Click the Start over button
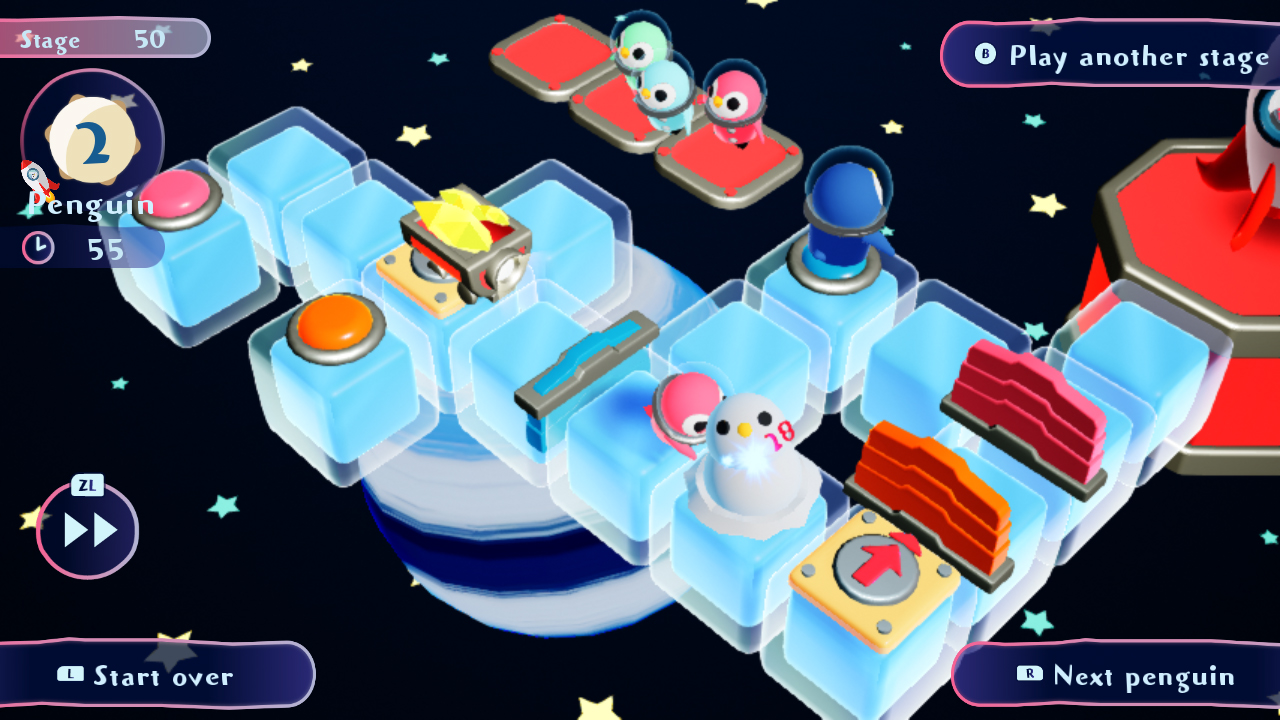The width and height of the screenshot is (1280, 720). coord(148,676)
